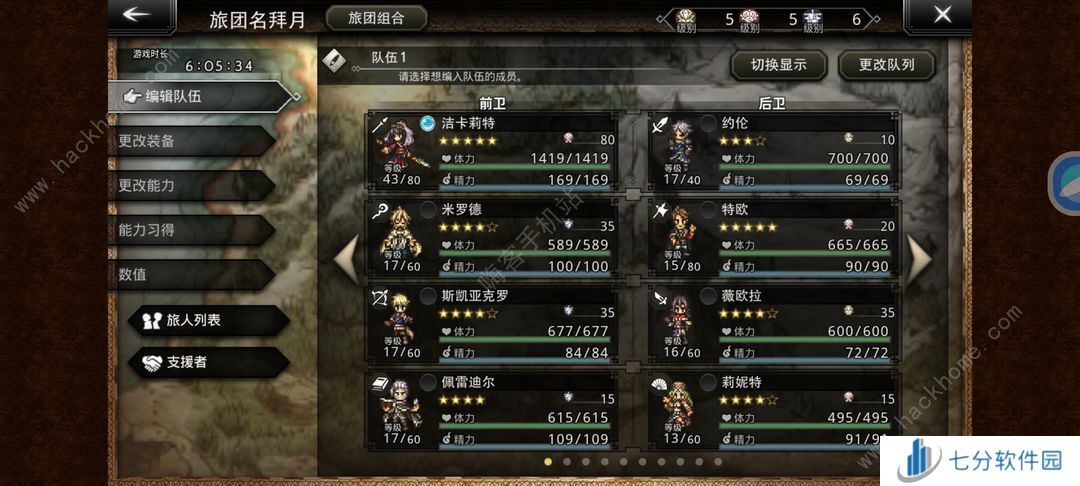The image size is (1080, 486).
Task: Select the 斯凯亚克罗 character card
Action: coord(495,323)
